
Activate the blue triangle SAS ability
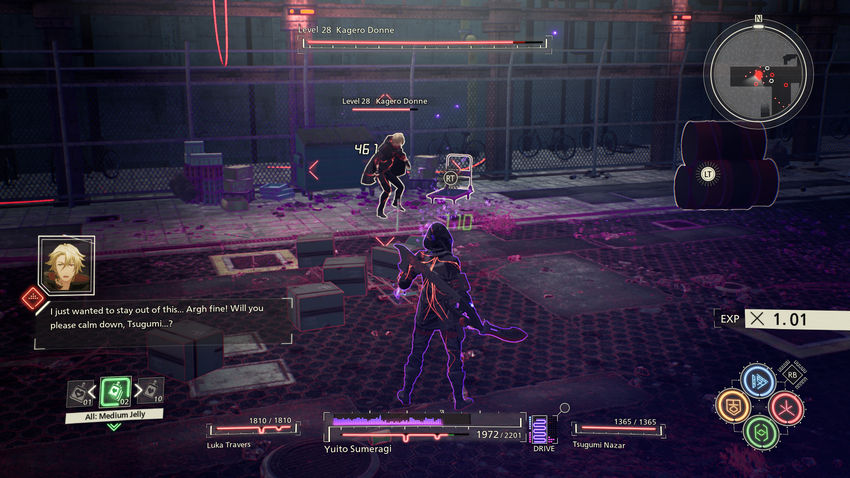(x=758, y=381)
